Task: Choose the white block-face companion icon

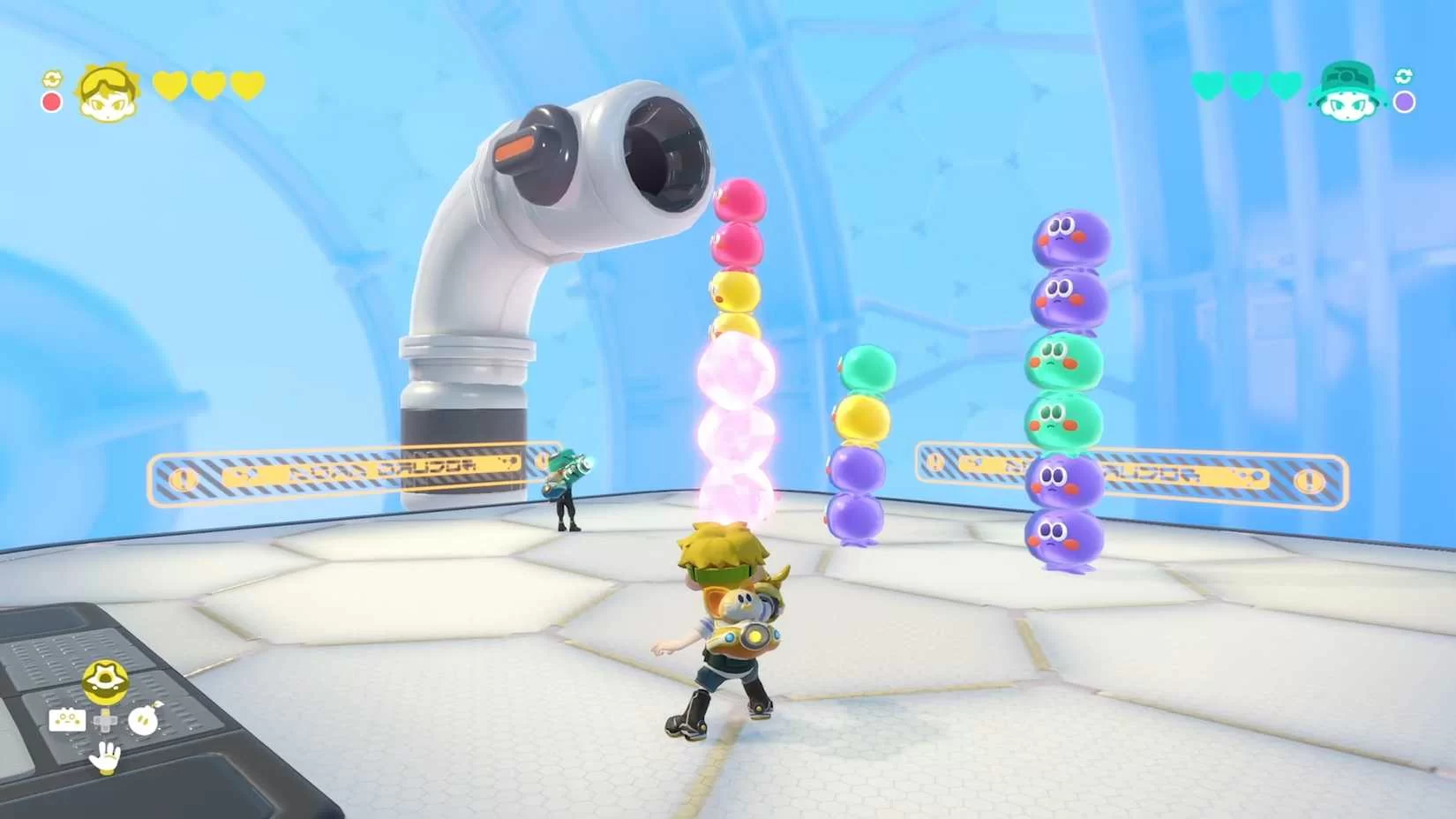Action: 67,721
